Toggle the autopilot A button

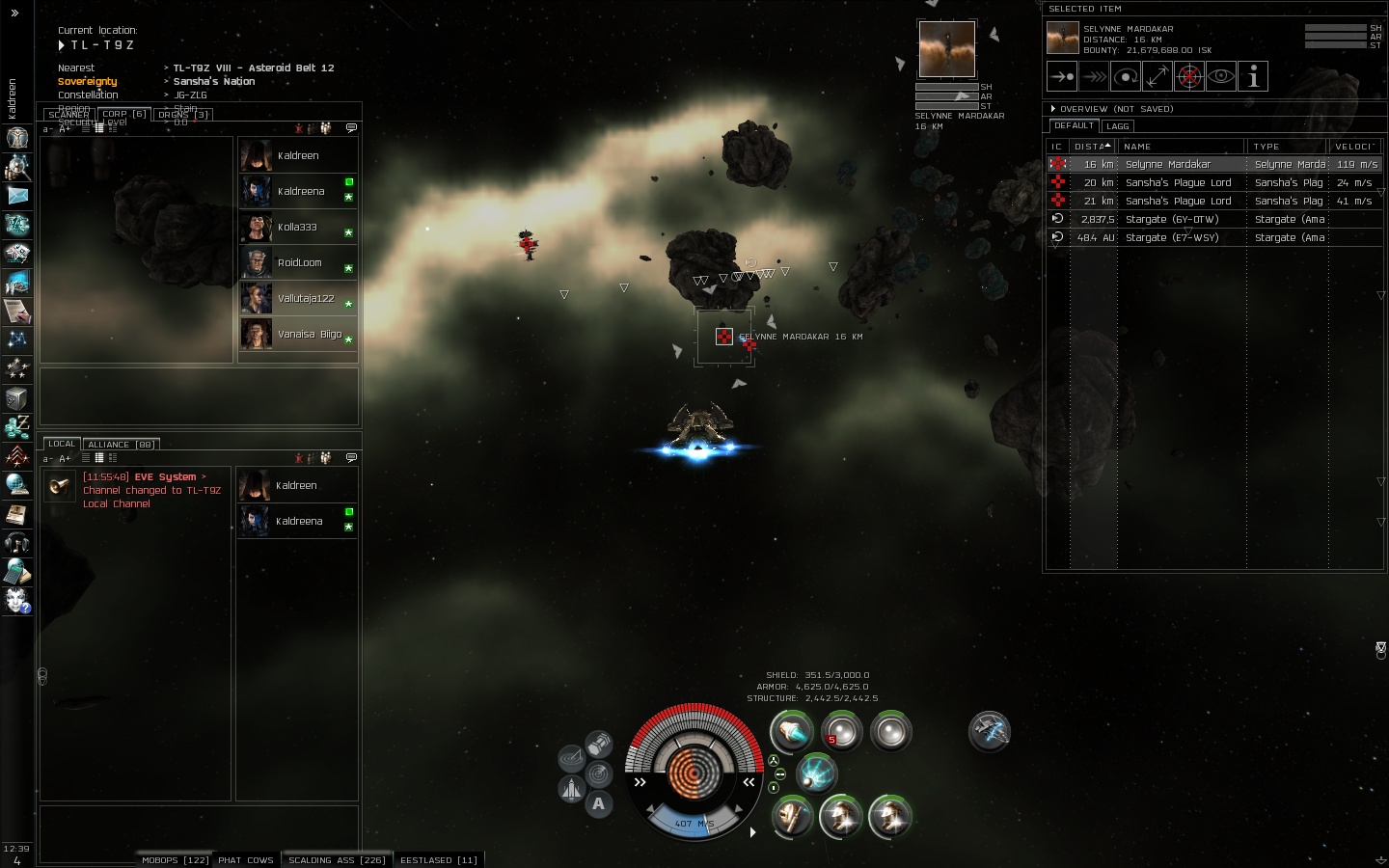(599, 803)
